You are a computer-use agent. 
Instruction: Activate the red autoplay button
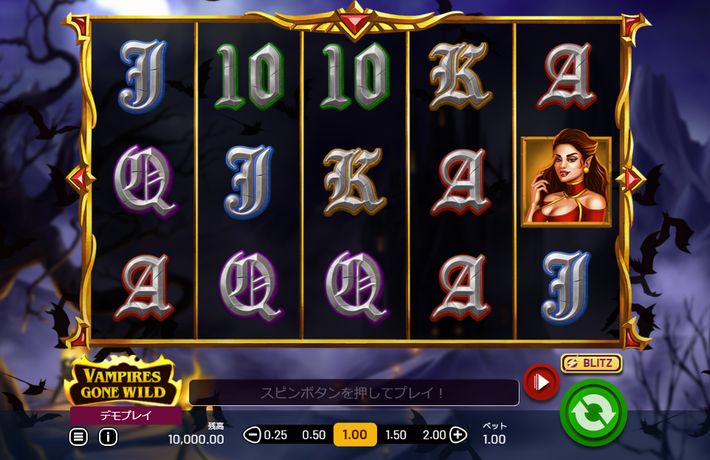[x=541, y=381]
